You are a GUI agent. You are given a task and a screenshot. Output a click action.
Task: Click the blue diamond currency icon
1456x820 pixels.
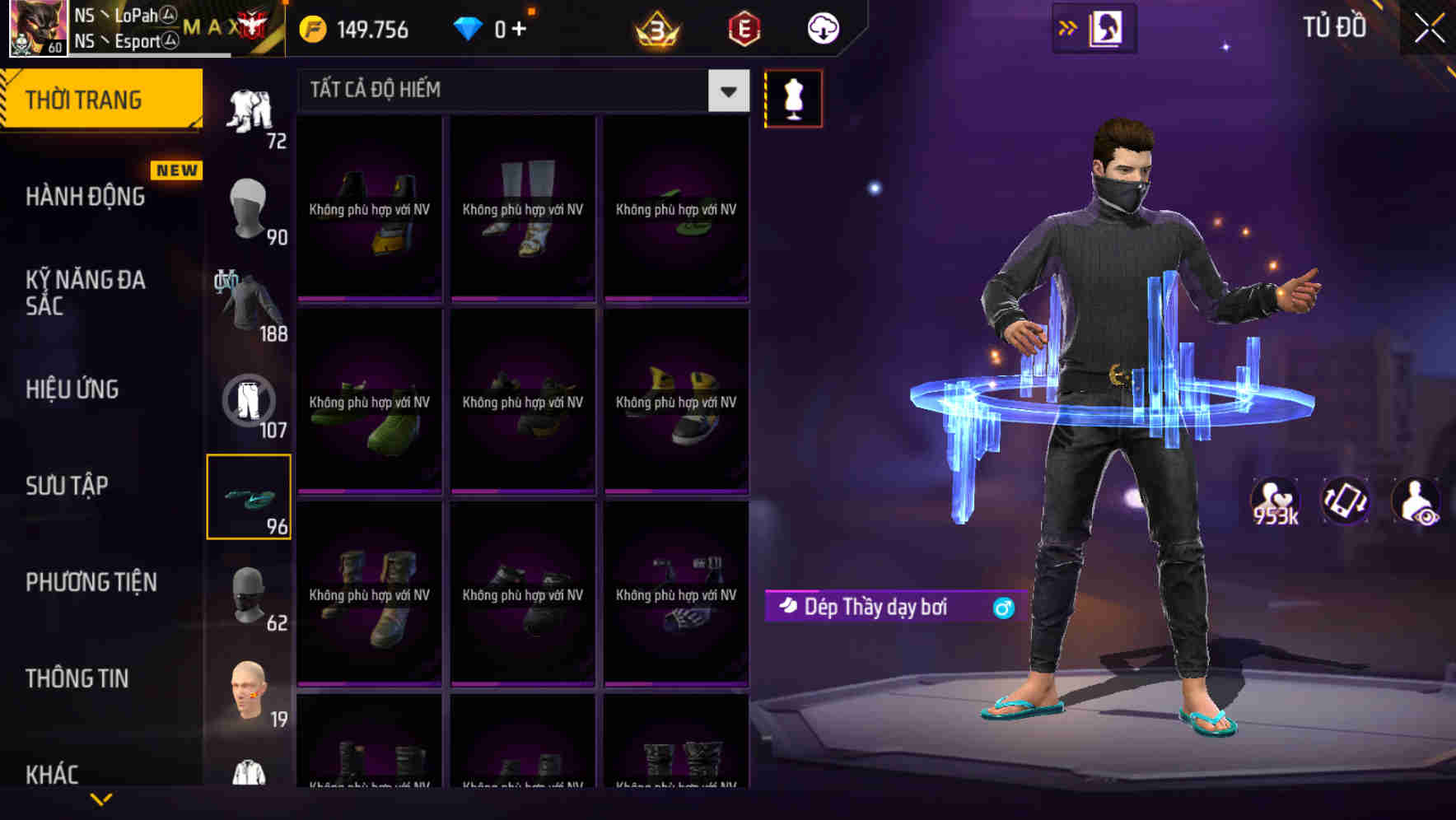click(x=468, y=27)
